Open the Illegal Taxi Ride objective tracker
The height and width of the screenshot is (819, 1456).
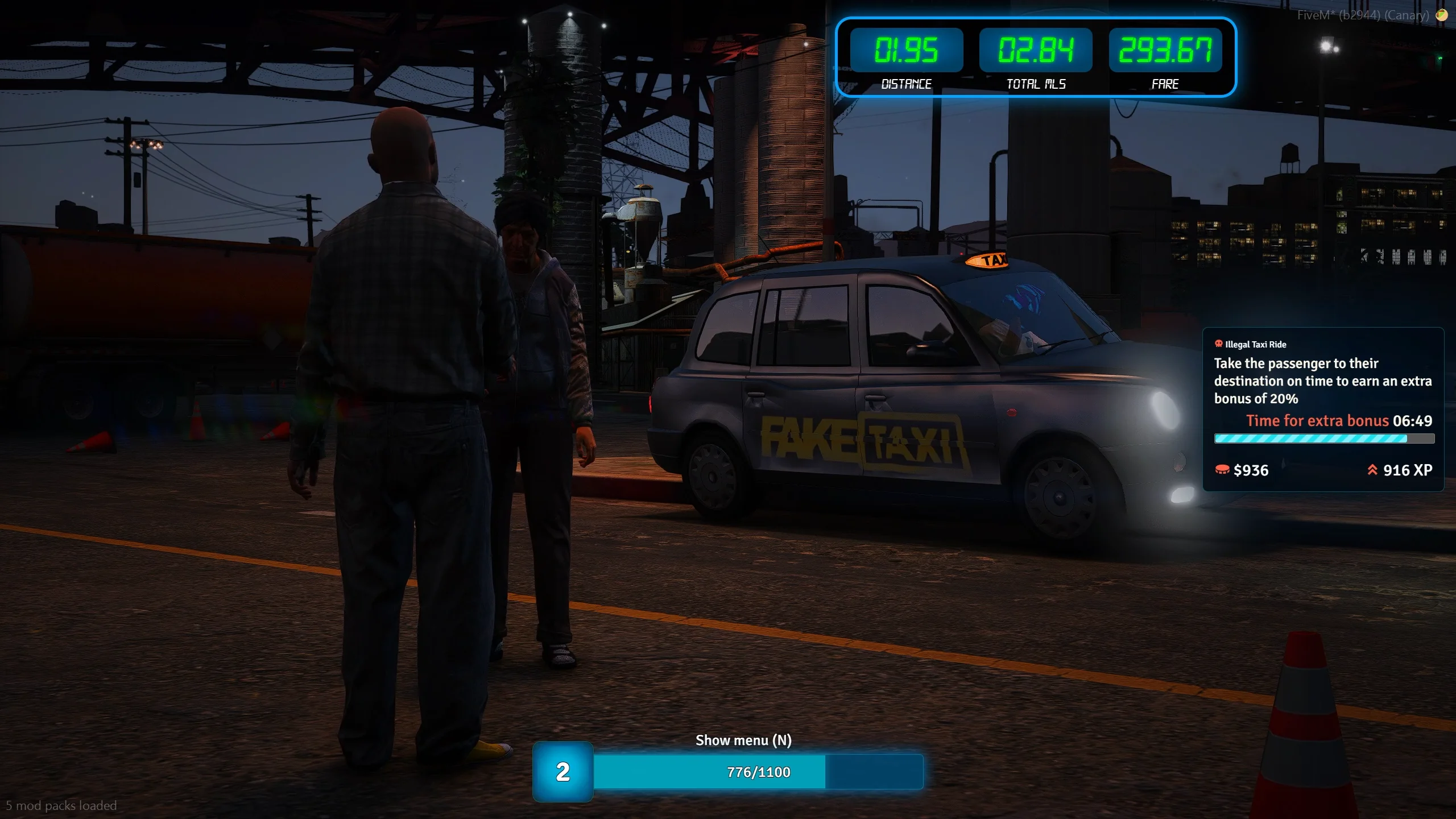(x=1323, y=408)
